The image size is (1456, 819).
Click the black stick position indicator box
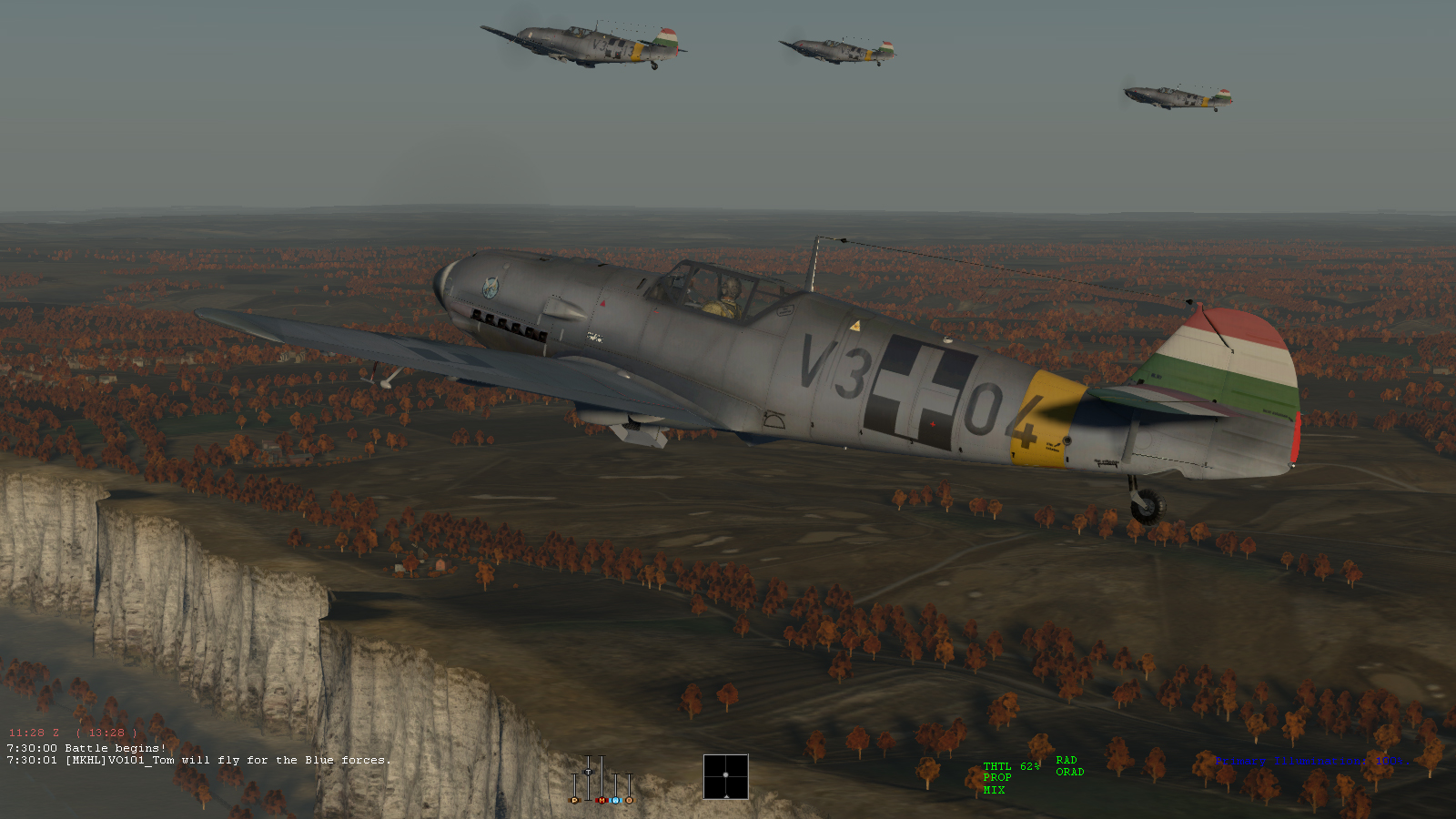click(725, 776)
